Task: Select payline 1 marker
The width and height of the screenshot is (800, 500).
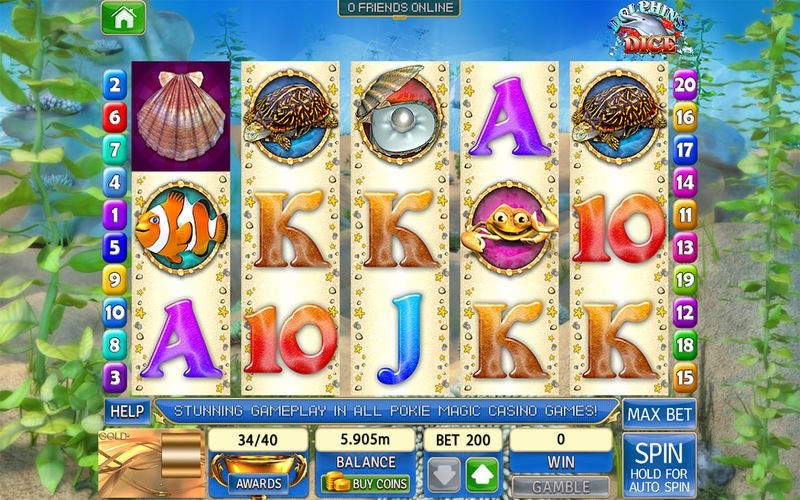Action: (x=115, y=214)
